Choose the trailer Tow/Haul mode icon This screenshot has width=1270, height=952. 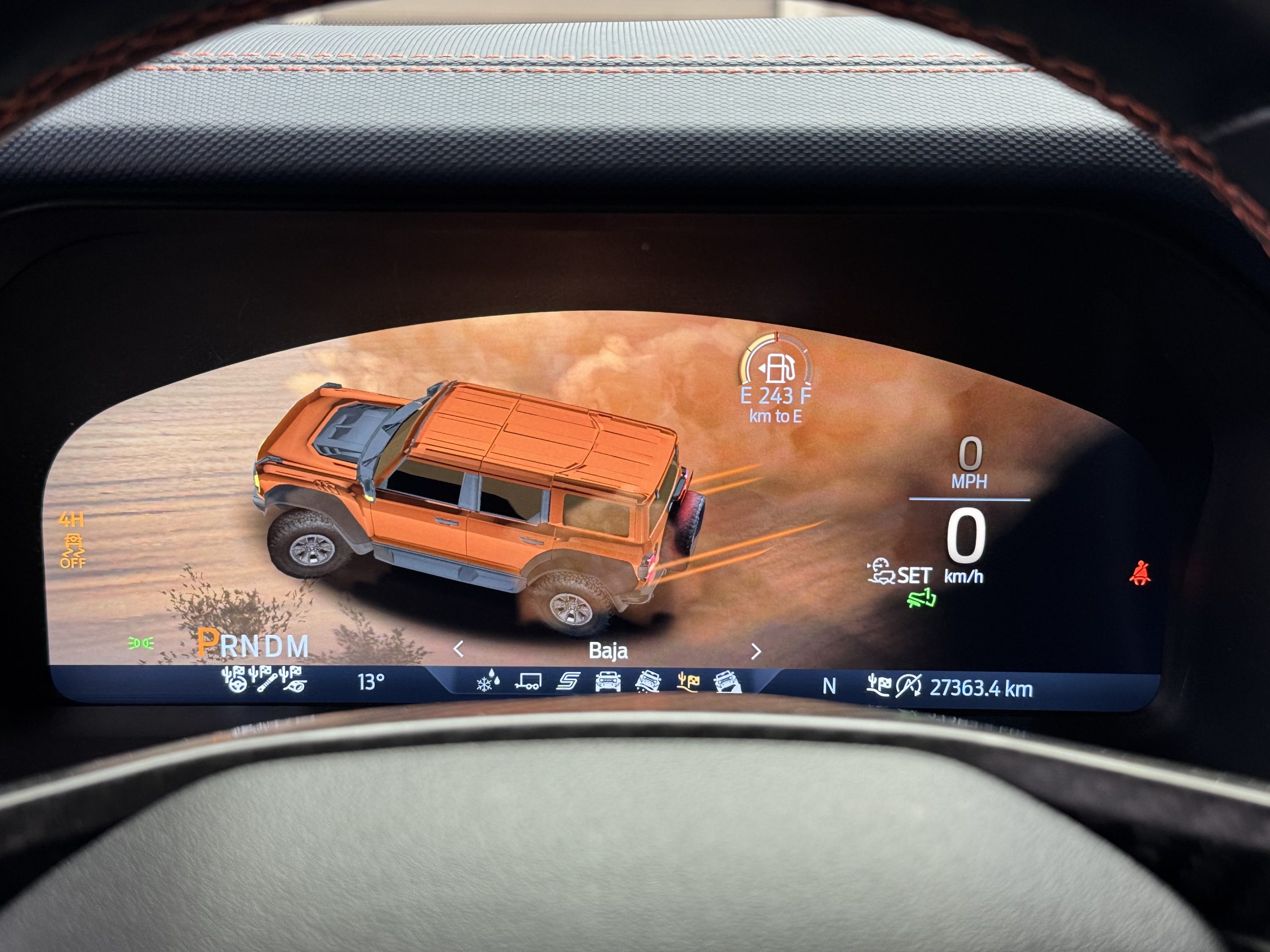point(528,682)
